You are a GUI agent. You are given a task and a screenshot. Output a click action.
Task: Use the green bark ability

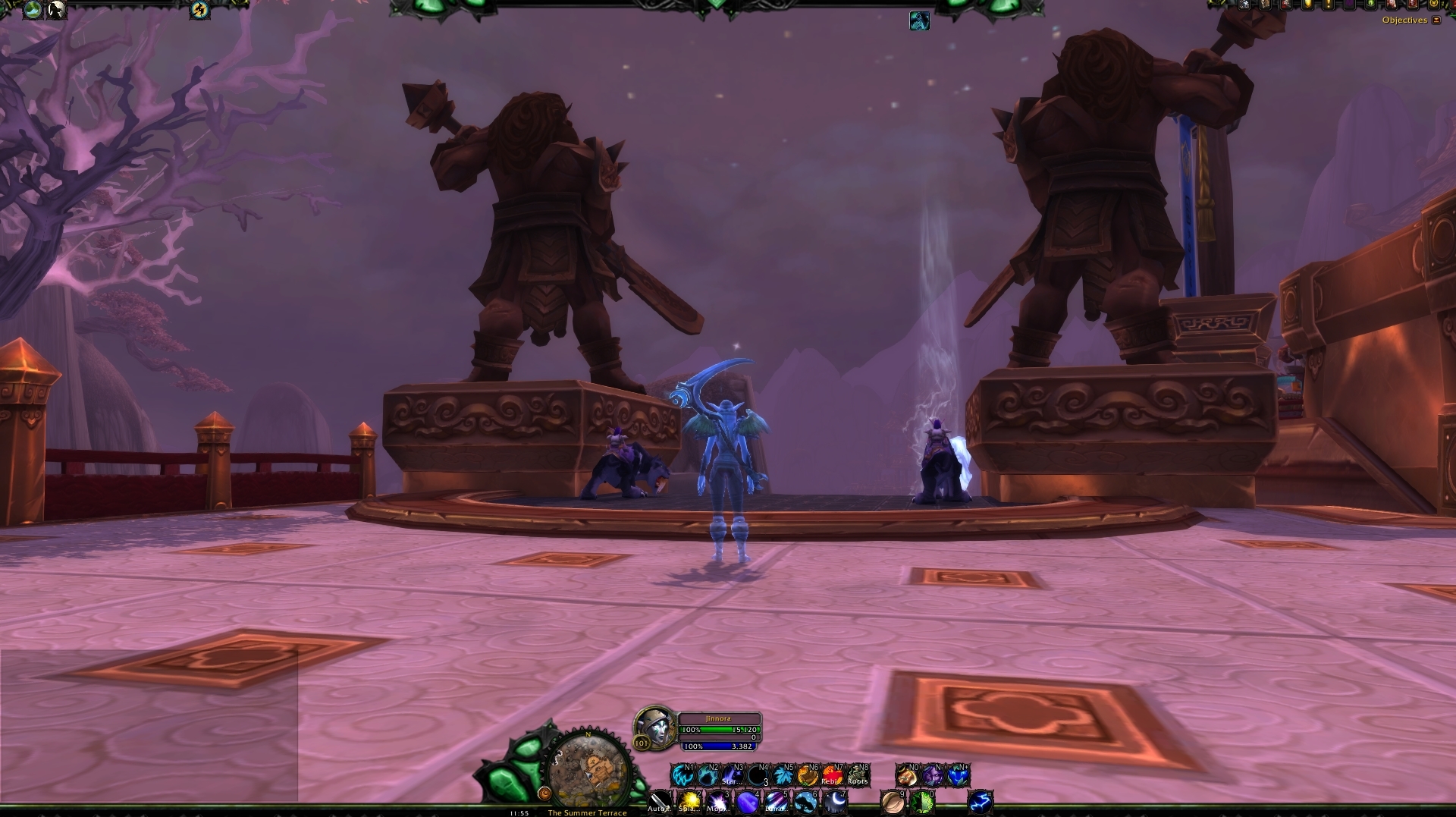click(x=922, y=801)
